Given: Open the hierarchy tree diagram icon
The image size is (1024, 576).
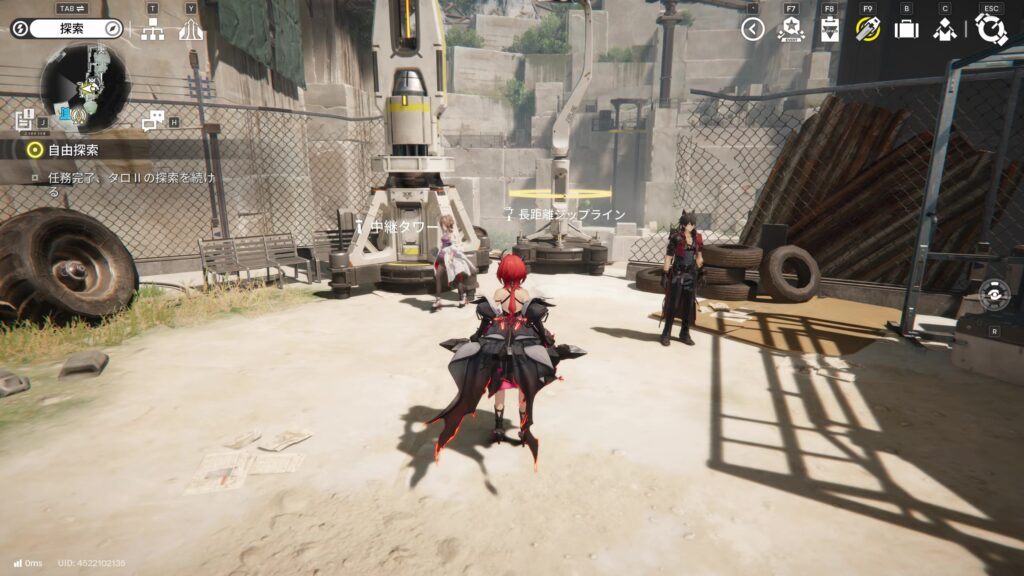Looking at the screenshot, I should coord(152,30).
